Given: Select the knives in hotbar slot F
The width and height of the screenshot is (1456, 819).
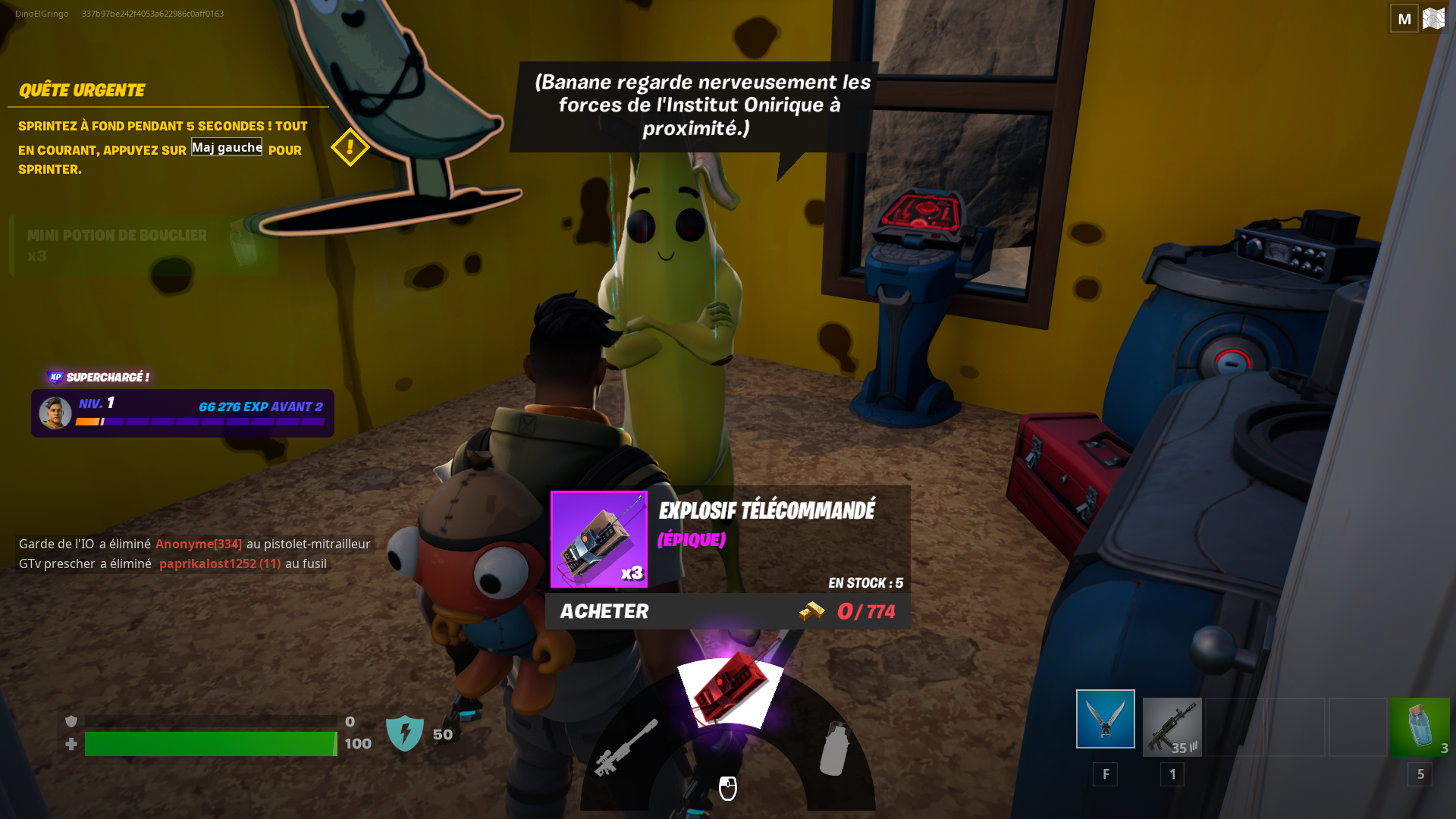Looking at the screenshot, I should 1105,717.
